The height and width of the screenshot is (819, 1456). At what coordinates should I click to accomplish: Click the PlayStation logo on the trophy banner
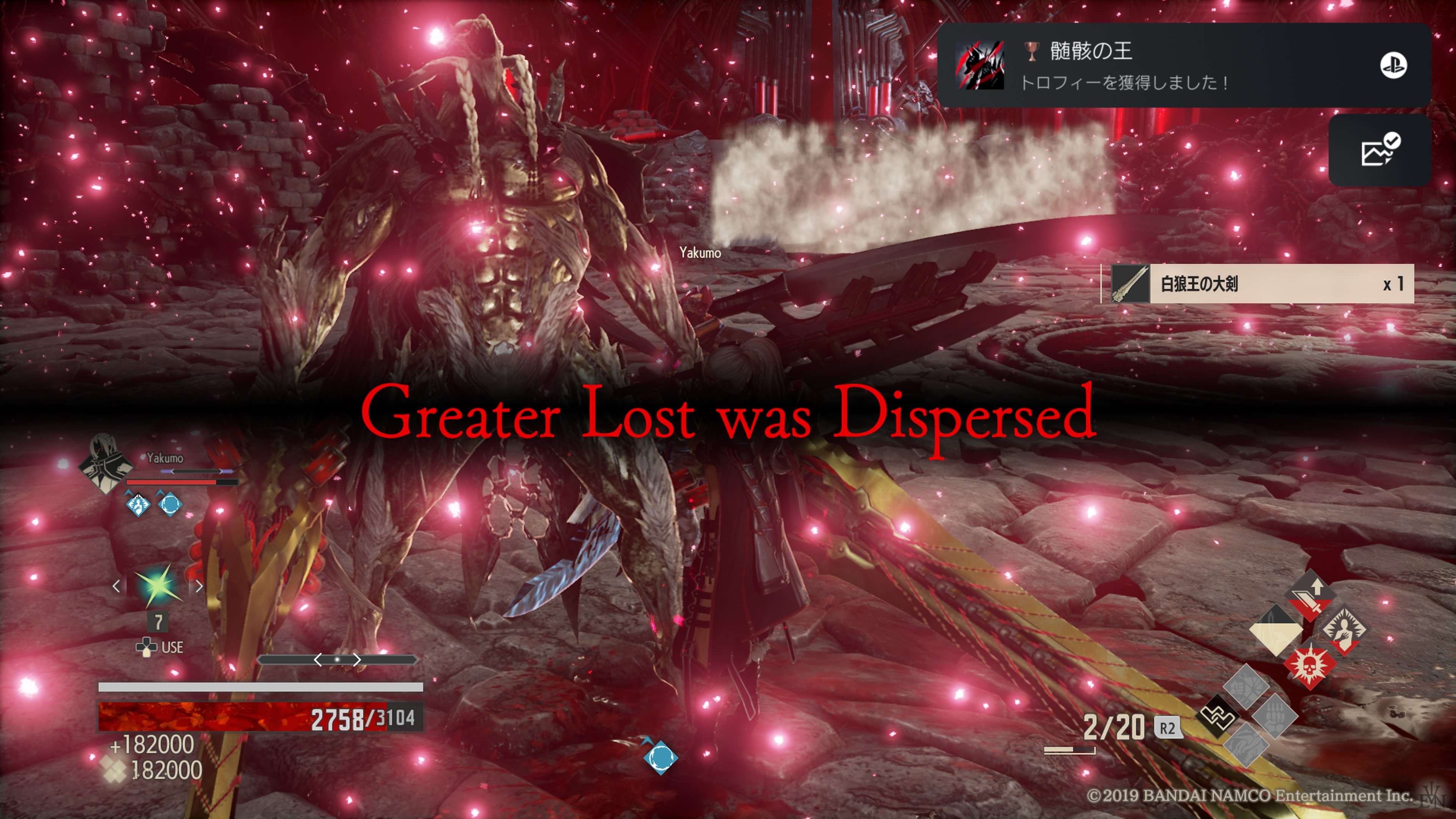coord(1393,65)
